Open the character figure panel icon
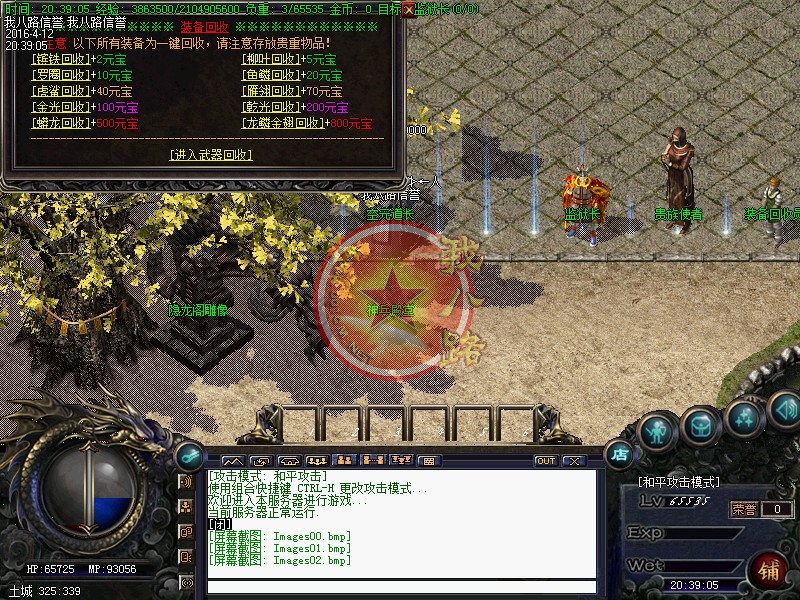Screen dimensions: 800x600 click(656, 430)
